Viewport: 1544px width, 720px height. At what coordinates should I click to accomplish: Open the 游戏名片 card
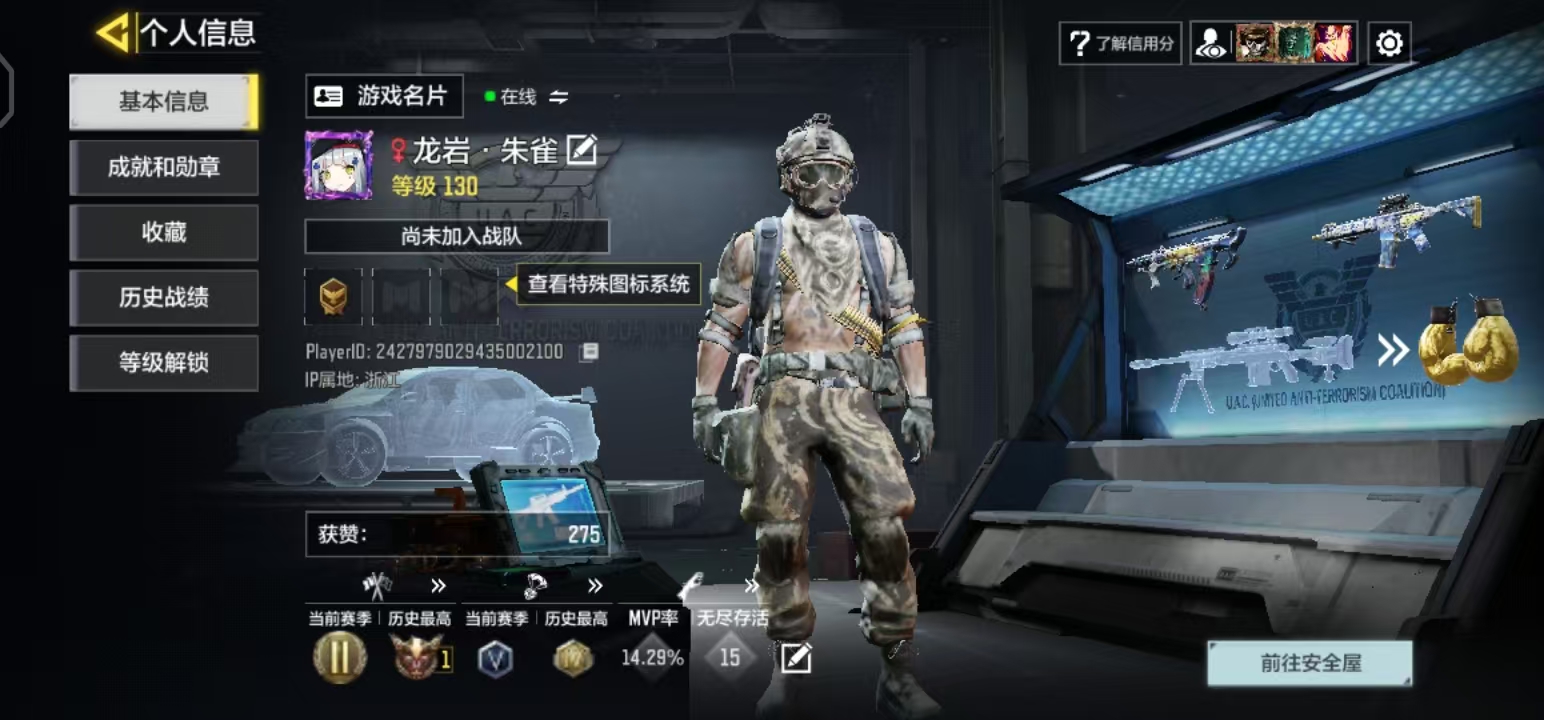click(x=384, y=96)
